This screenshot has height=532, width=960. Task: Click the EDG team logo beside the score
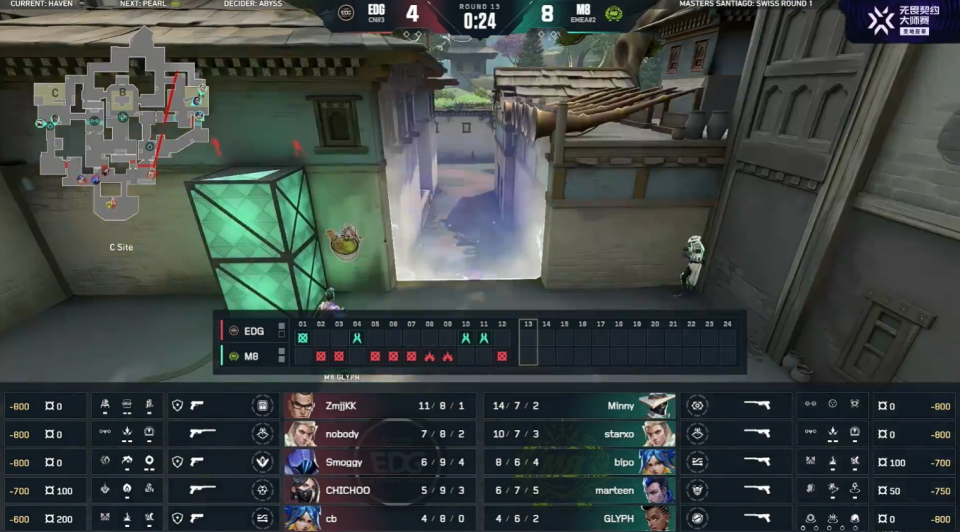347,13
